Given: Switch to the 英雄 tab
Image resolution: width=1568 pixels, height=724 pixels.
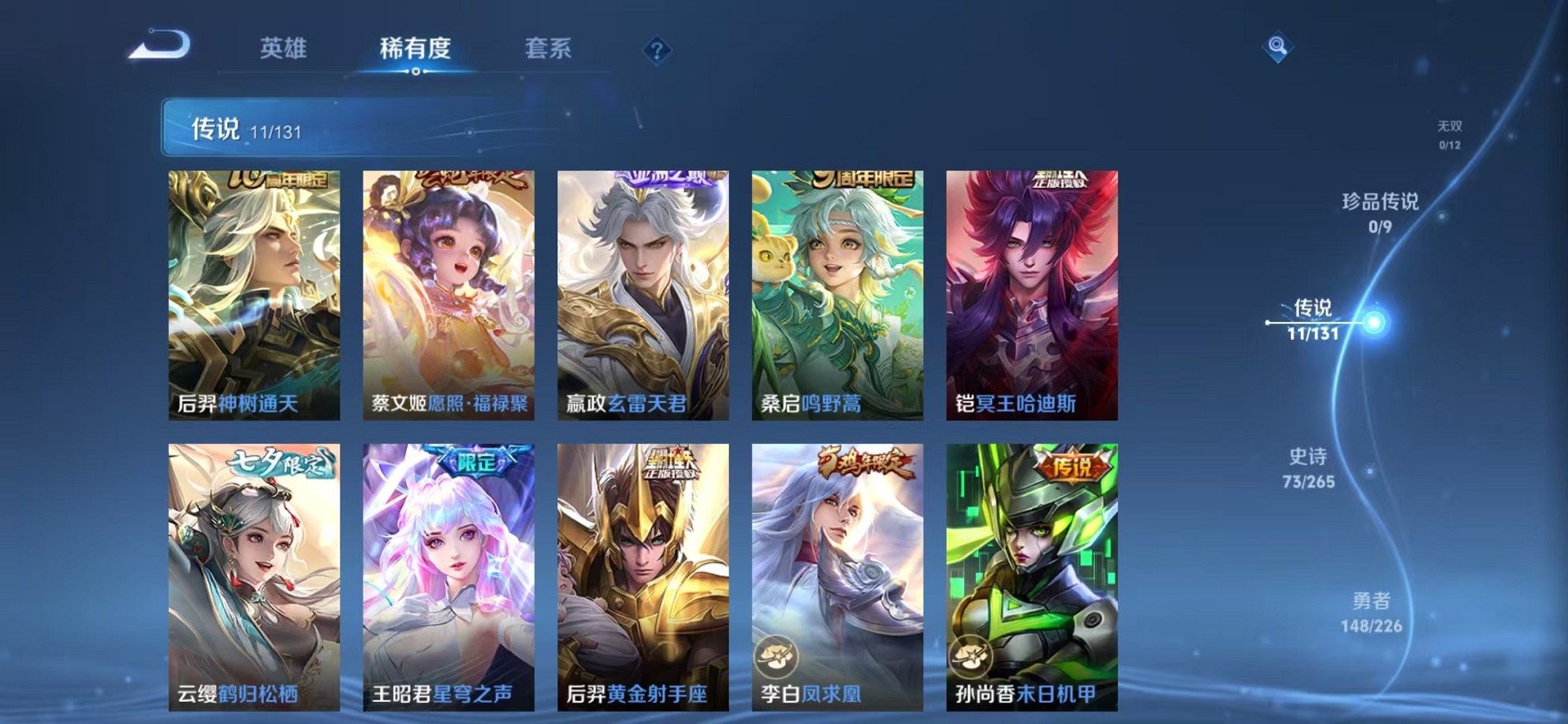Looking at the screenshot, I should [x=284, y=48].
